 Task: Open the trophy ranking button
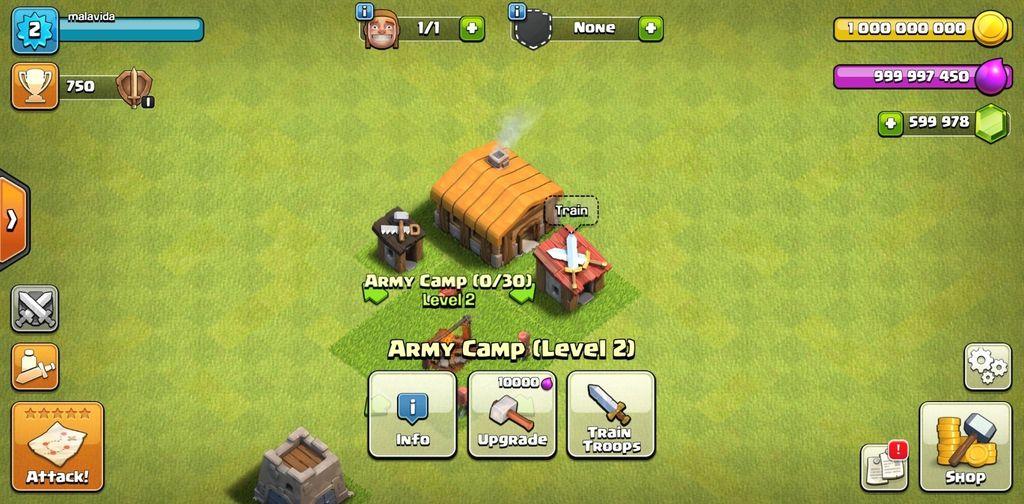(x=35, y=86)
